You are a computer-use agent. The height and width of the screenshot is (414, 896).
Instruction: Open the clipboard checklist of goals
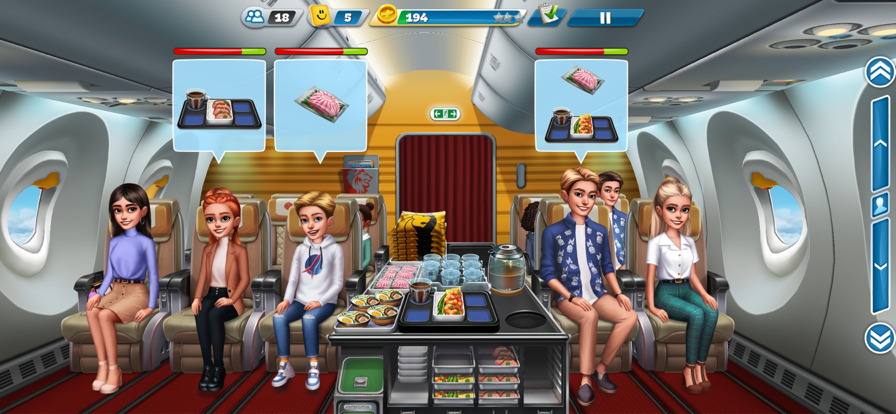546,15
